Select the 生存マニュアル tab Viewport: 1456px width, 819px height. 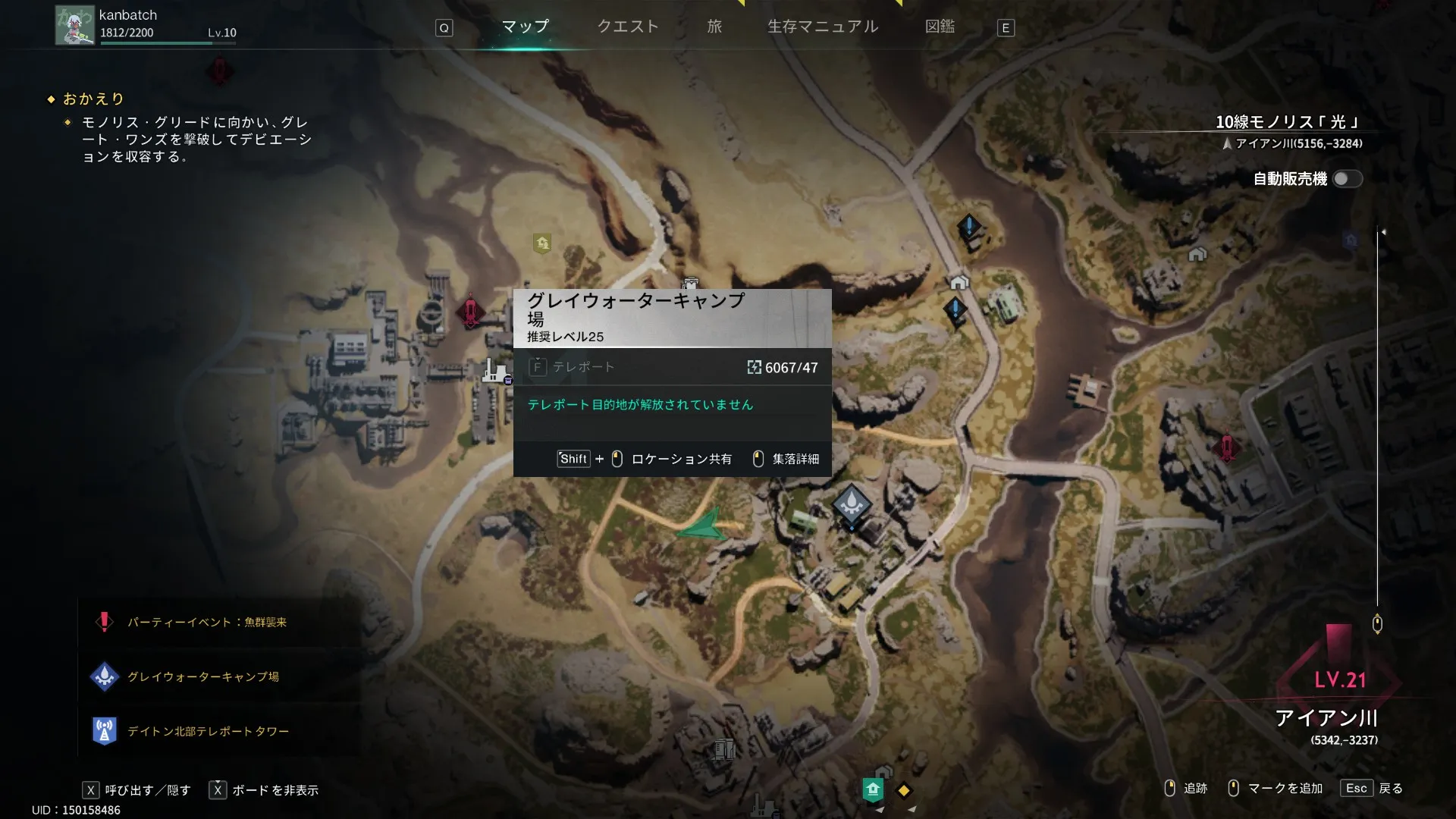(823, 27)
